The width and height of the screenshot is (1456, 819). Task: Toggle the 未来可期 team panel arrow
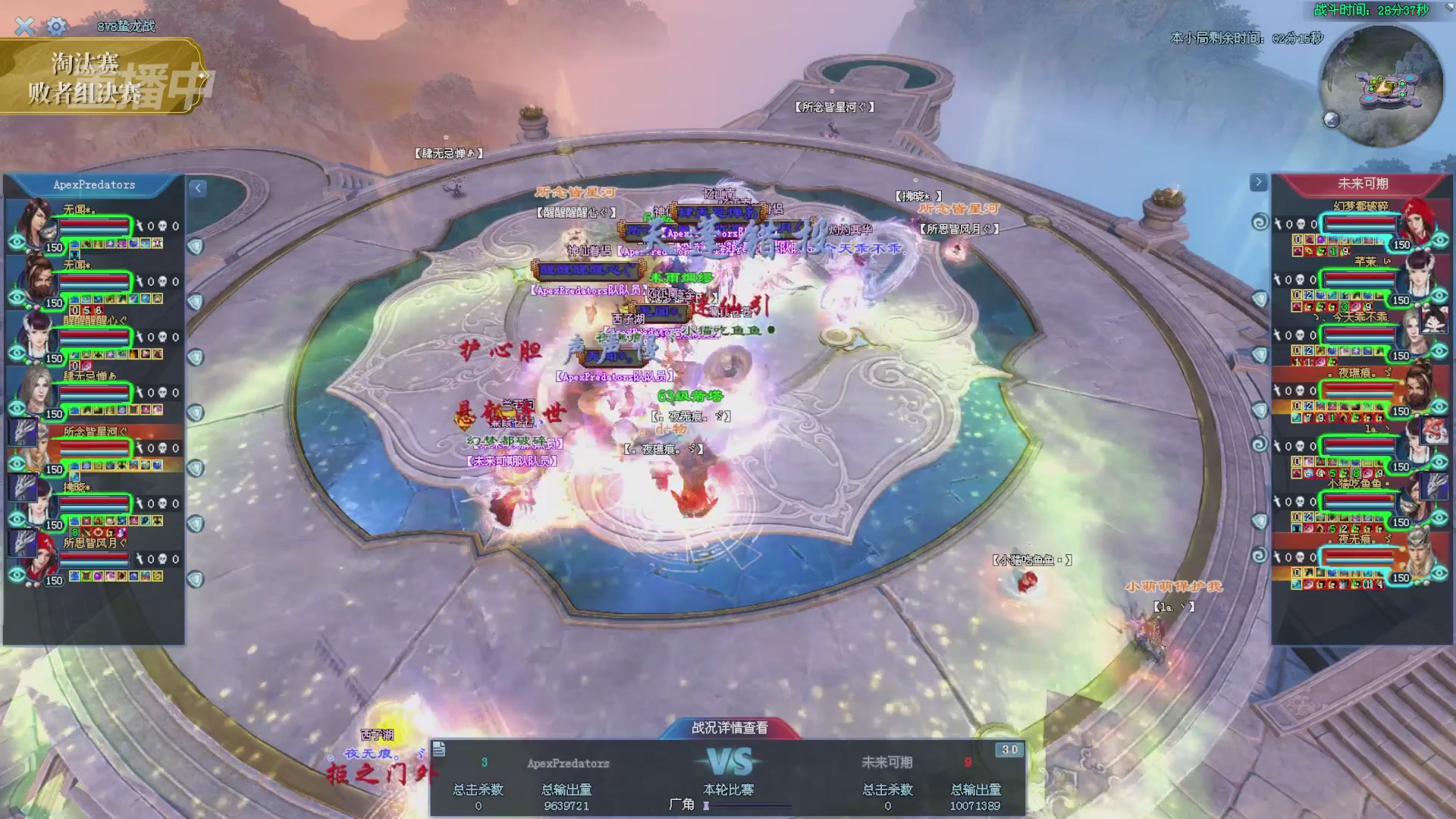[1258, 182]
